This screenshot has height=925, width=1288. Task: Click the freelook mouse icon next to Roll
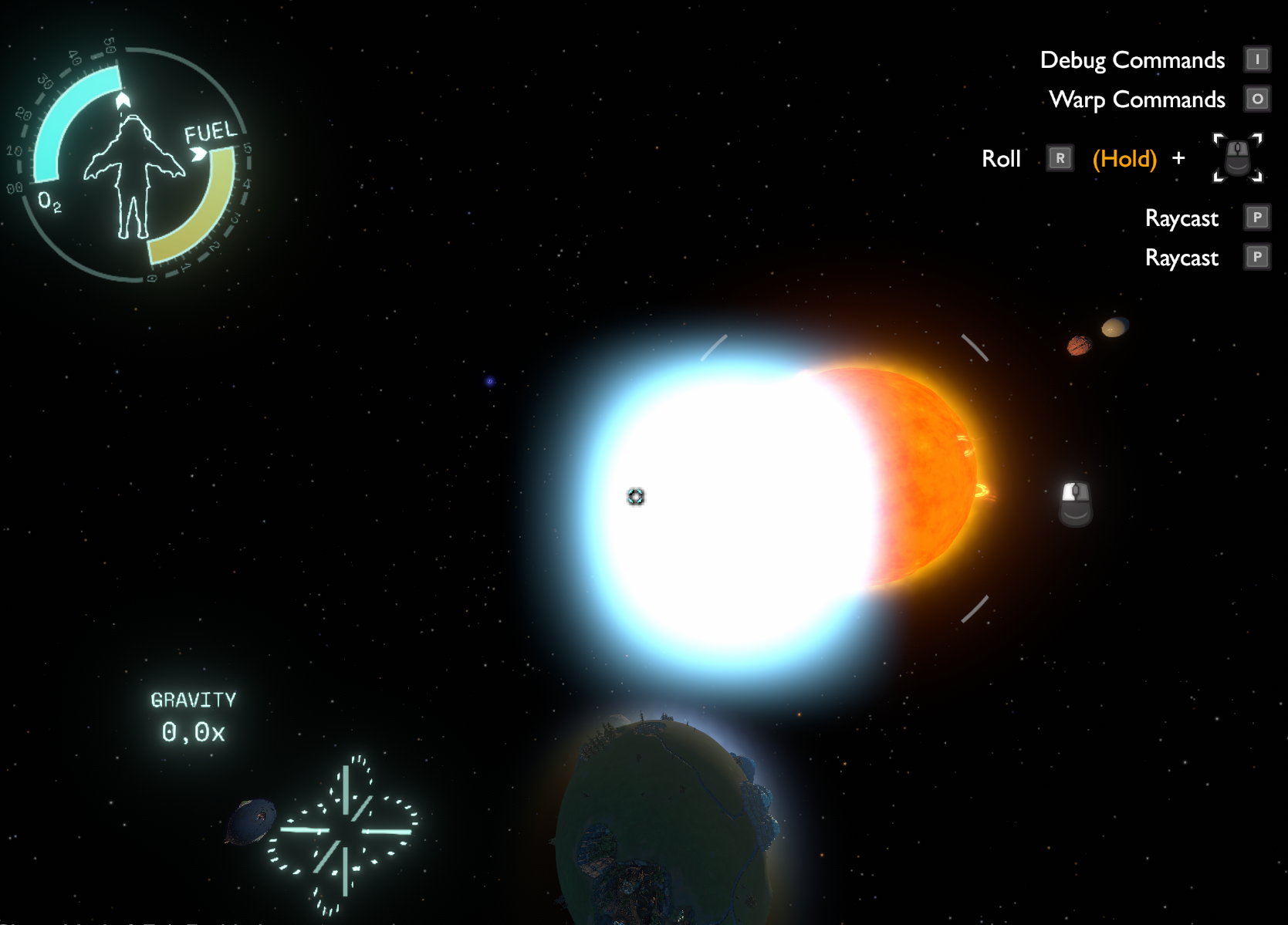(x=1237, y=158)
